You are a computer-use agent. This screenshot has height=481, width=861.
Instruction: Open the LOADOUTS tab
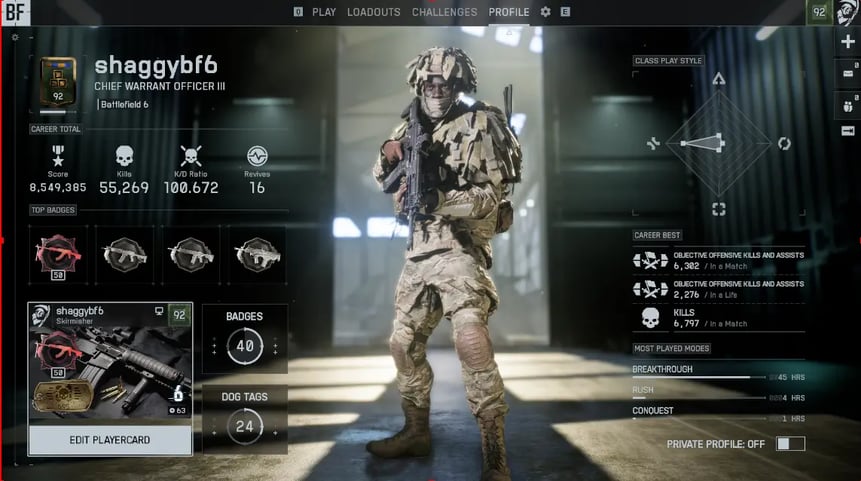coord(374,12)
